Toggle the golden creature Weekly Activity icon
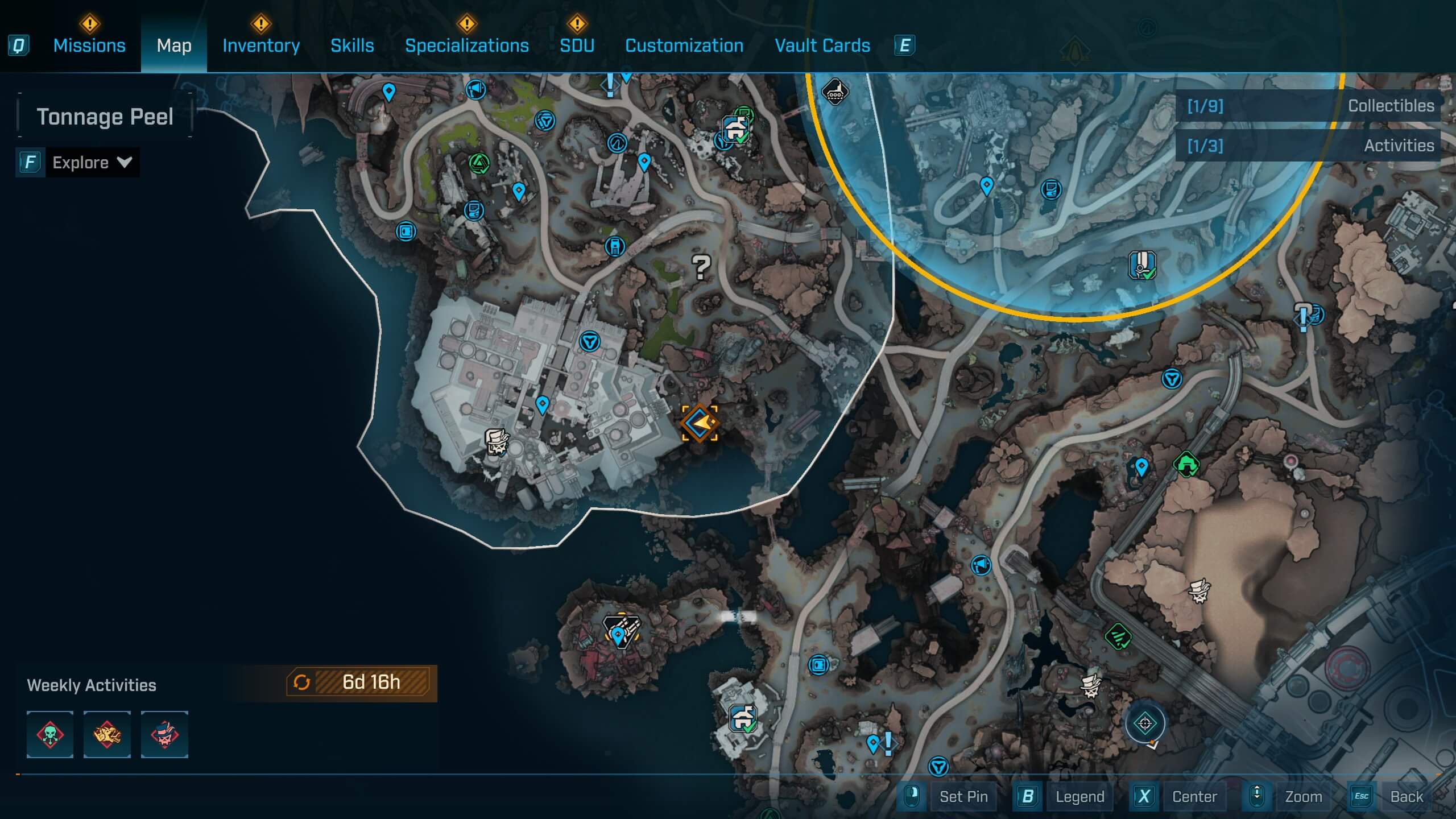This screenshot has width=1456, height=819. pyautogui.click(x=107, y=734)
